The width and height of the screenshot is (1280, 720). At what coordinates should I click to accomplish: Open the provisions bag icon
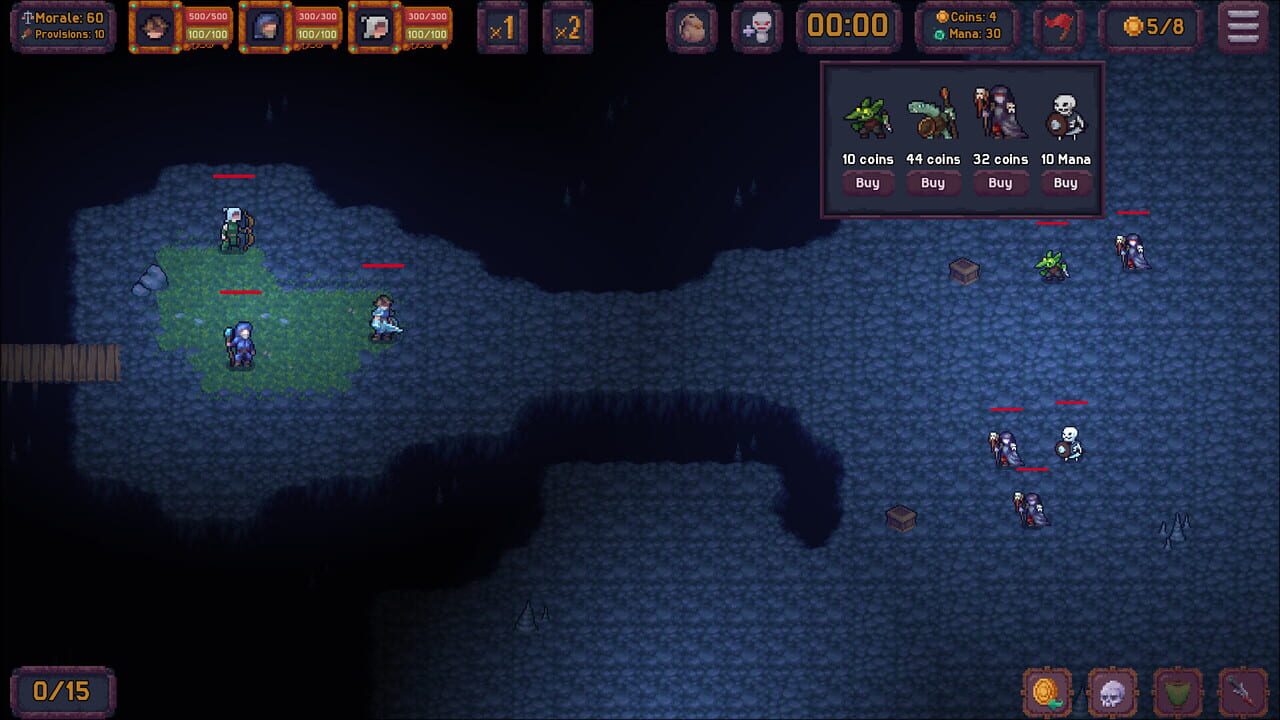coord(691,27)
